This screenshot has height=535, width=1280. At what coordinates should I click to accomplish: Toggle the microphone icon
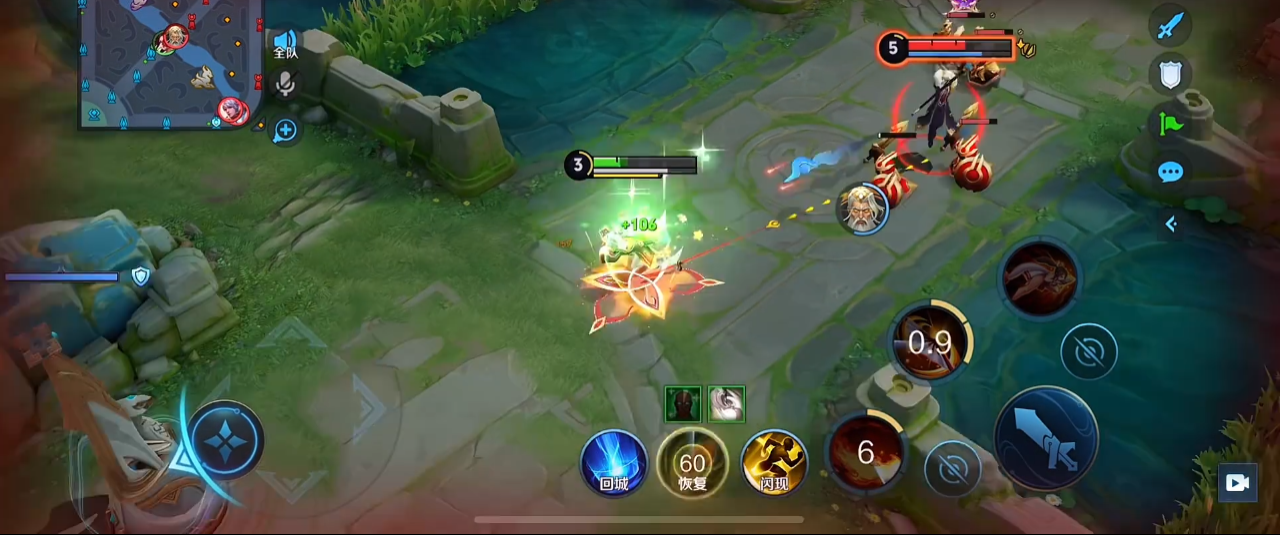(x=285, y=84)
